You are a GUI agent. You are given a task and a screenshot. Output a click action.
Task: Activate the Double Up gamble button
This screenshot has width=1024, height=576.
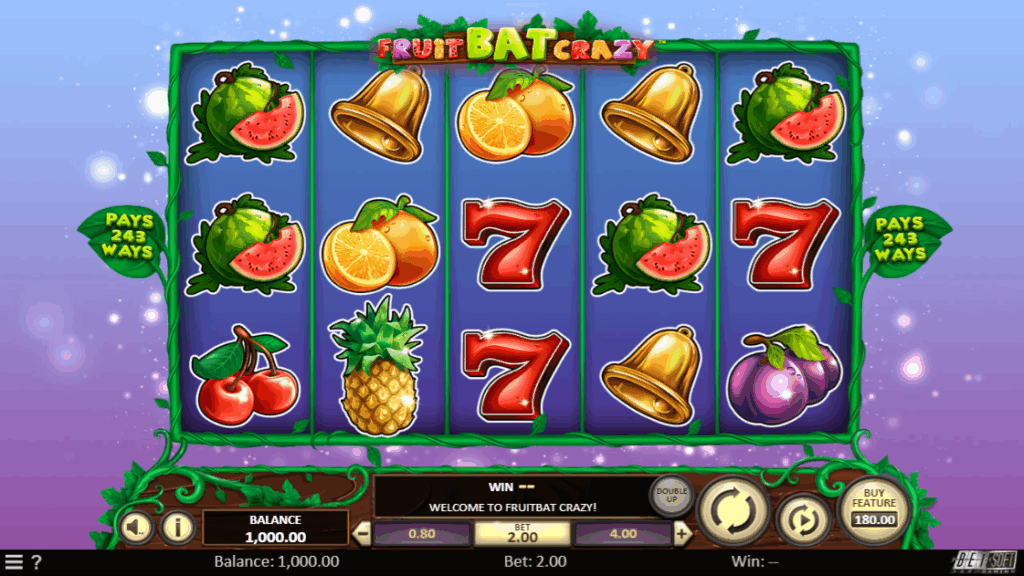point(670,496)
